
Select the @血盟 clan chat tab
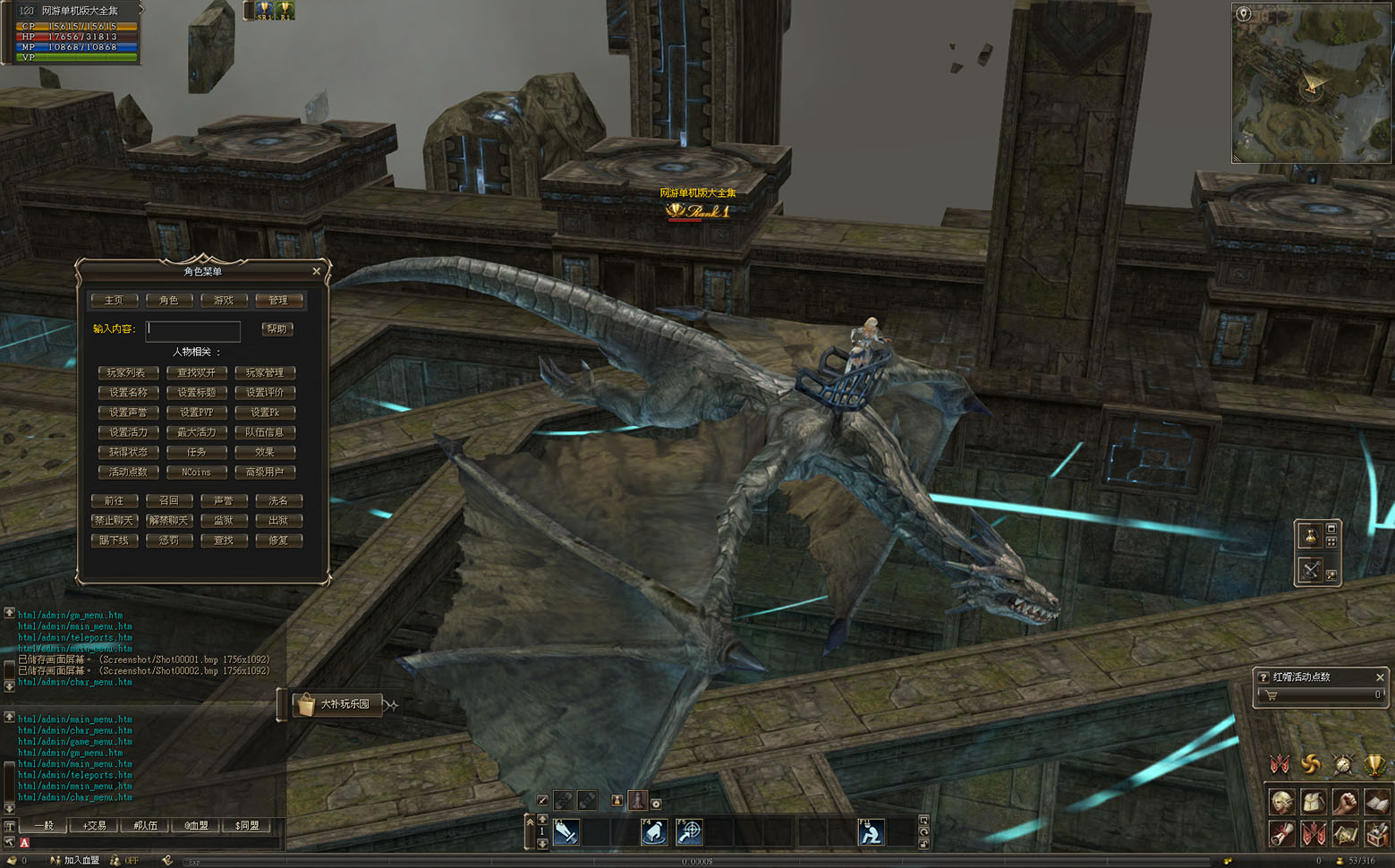click(196, 826)
